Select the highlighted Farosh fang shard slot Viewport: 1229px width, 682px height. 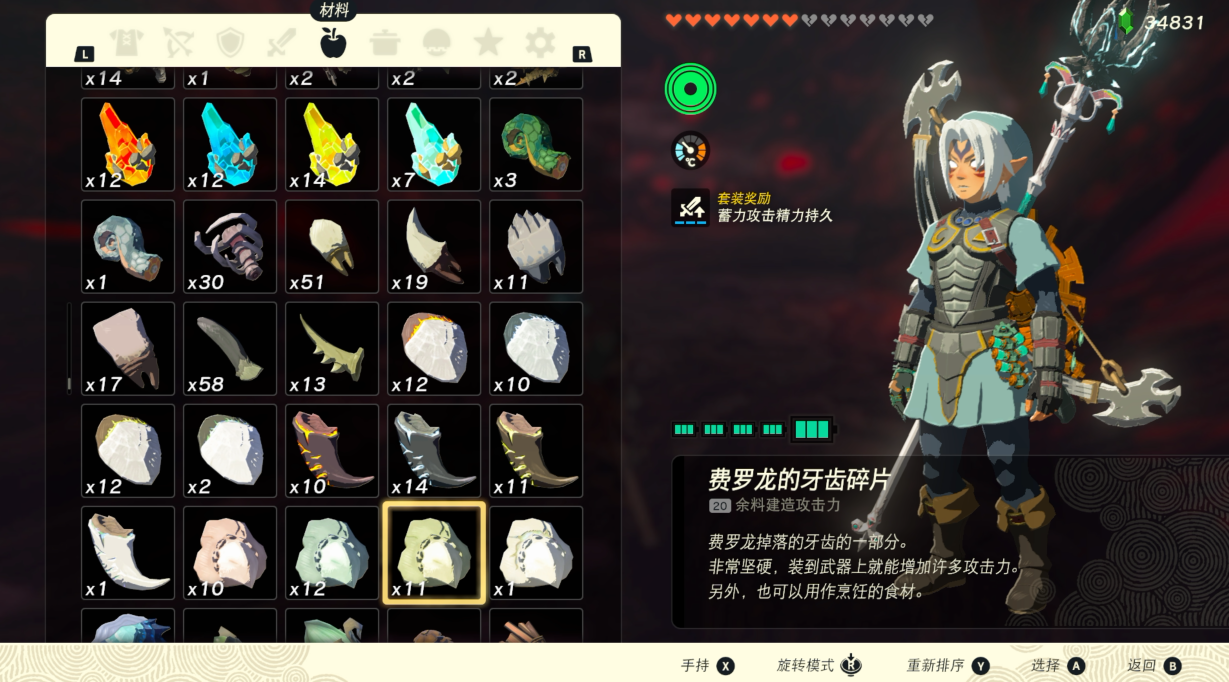point(434,553)
